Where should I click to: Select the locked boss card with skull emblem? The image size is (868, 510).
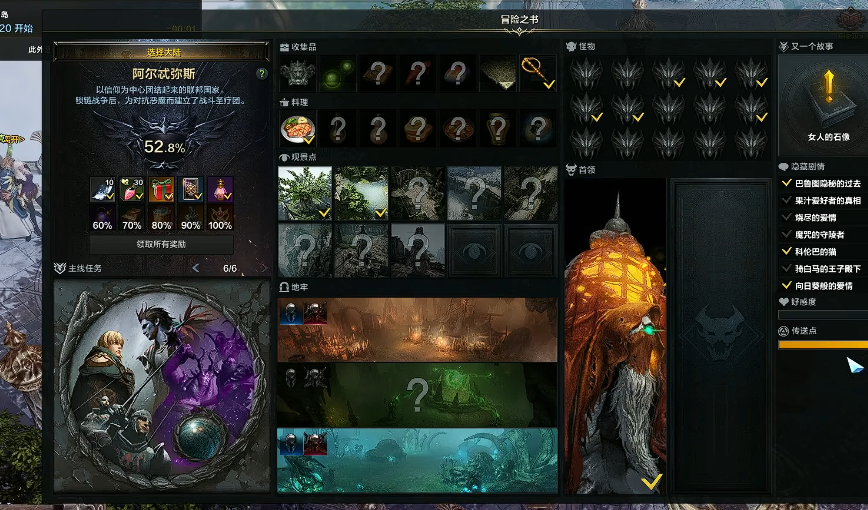coord(720,337)
